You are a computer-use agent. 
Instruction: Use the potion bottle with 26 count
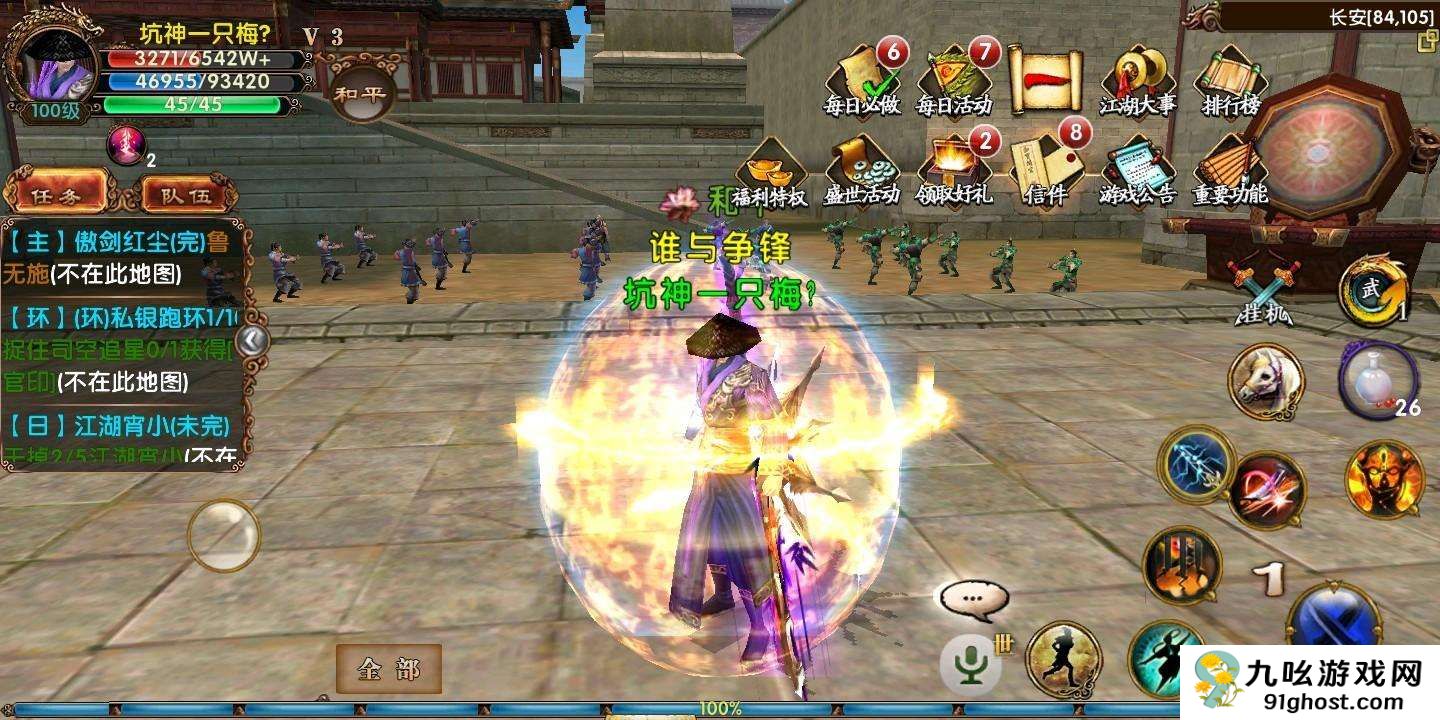[x=1378, y=380]
